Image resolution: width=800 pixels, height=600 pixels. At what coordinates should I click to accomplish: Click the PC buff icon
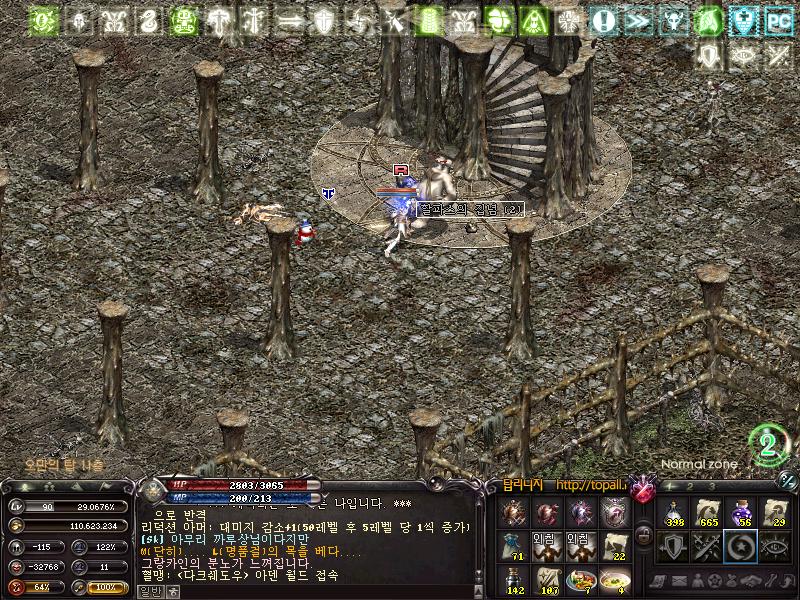click(778, 19)
